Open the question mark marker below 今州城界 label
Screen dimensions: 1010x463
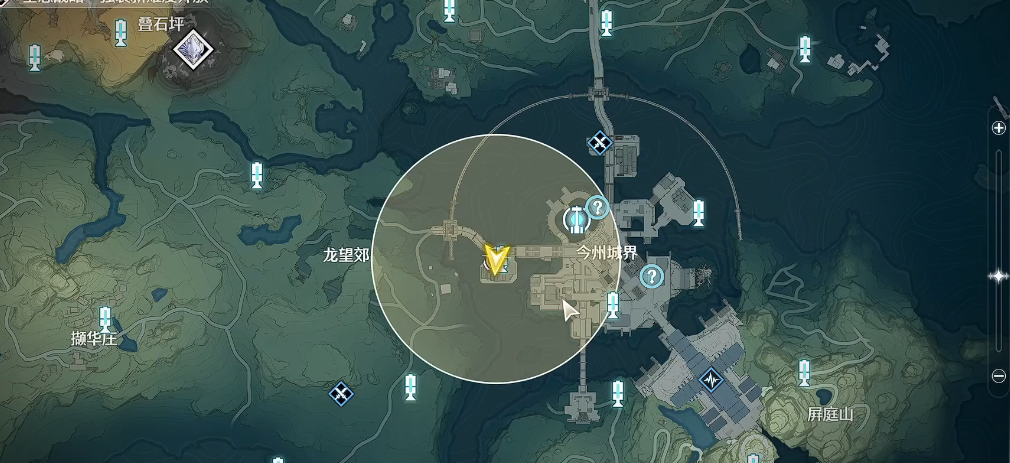tap(652, 276)
